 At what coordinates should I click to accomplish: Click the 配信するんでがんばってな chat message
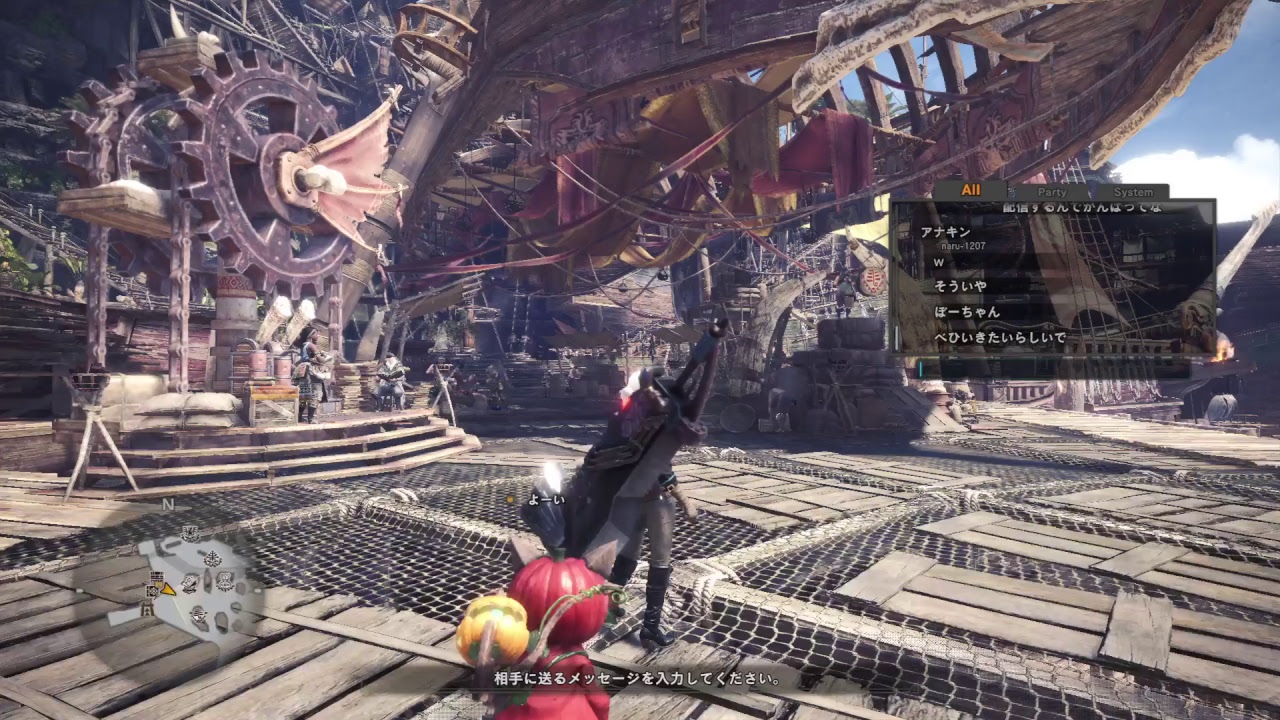click(1080, 208)
